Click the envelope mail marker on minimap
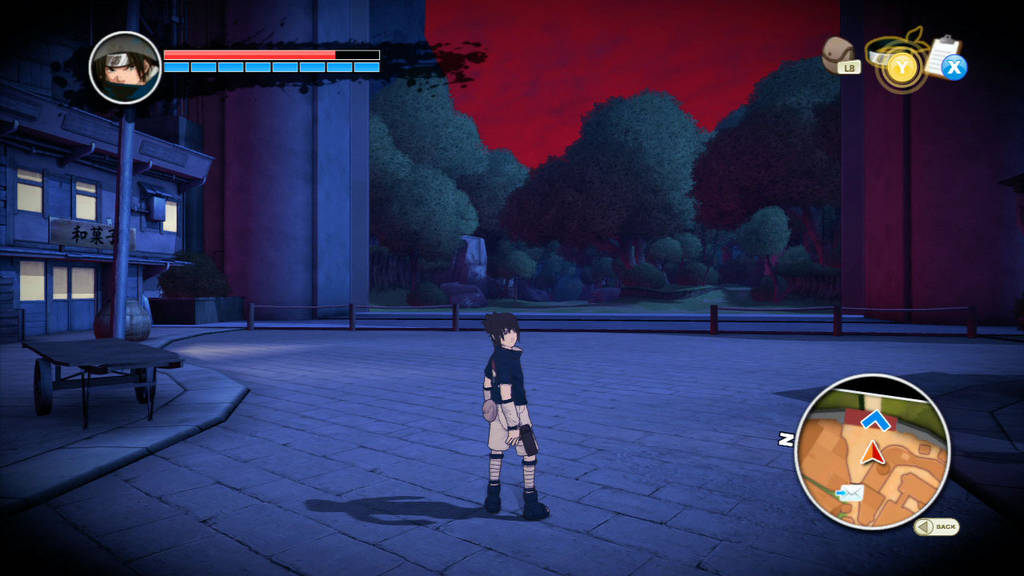Viewport: 1024px width, 576px height. click(851, 492)
